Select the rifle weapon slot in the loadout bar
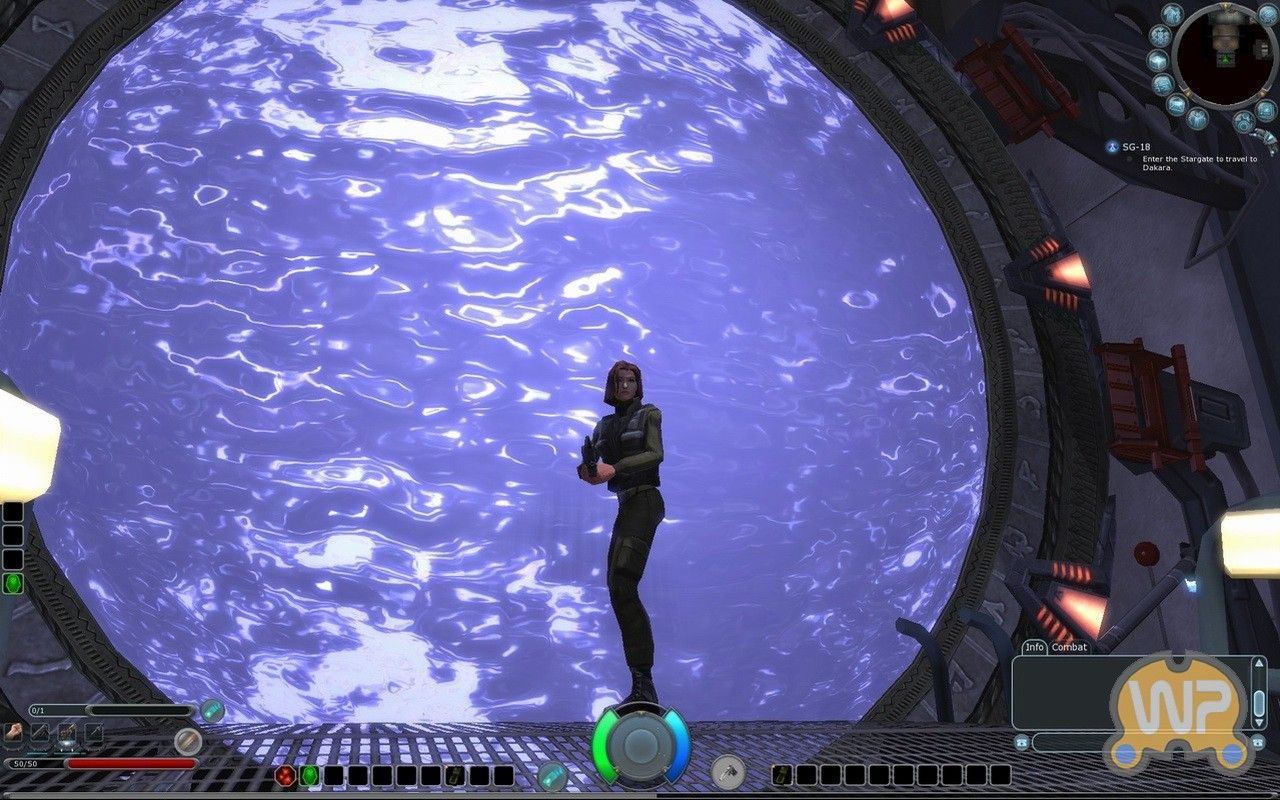Viewport: 1280px width, 800px height. (66, 732)
